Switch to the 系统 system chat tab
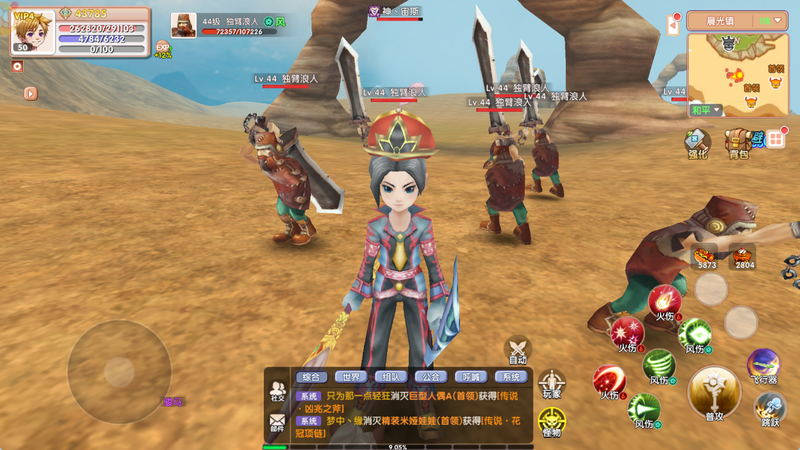This screenshot has height=450, width=800. coord(510,377)
